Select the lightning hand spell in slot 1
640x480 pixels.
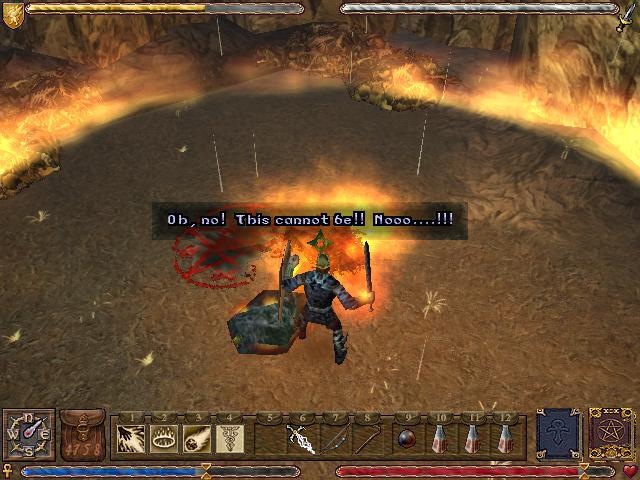click(131, 438)
